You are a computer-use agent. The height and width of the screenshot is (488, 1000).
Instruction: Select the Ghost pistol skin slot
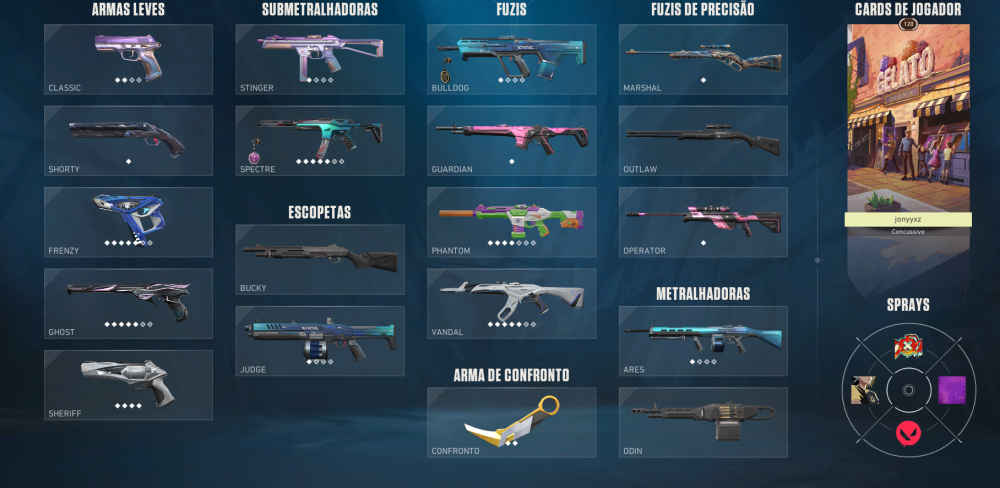[128, 303]
